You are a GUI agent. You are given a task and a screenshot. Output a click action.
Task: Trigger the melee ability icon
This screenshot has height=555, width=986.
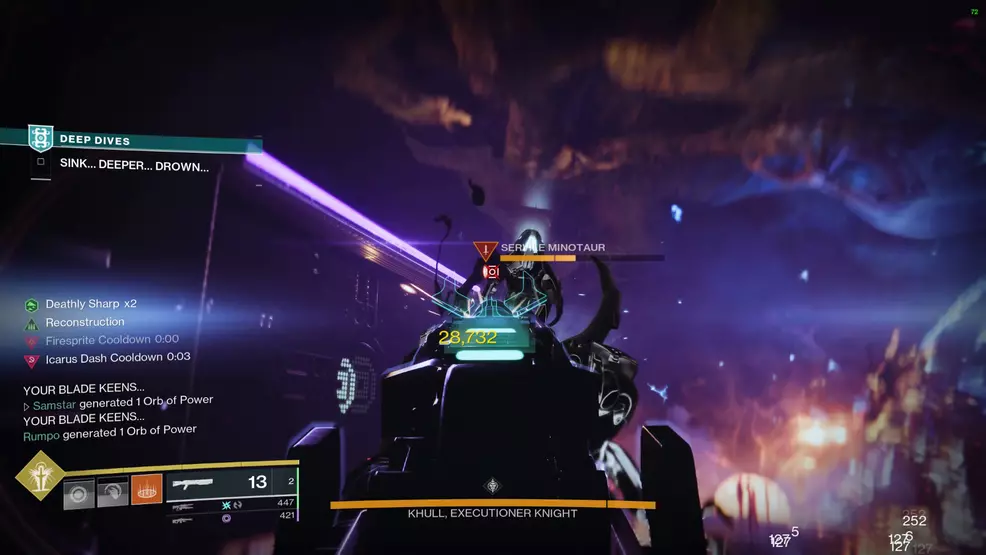tap(113, 491)
